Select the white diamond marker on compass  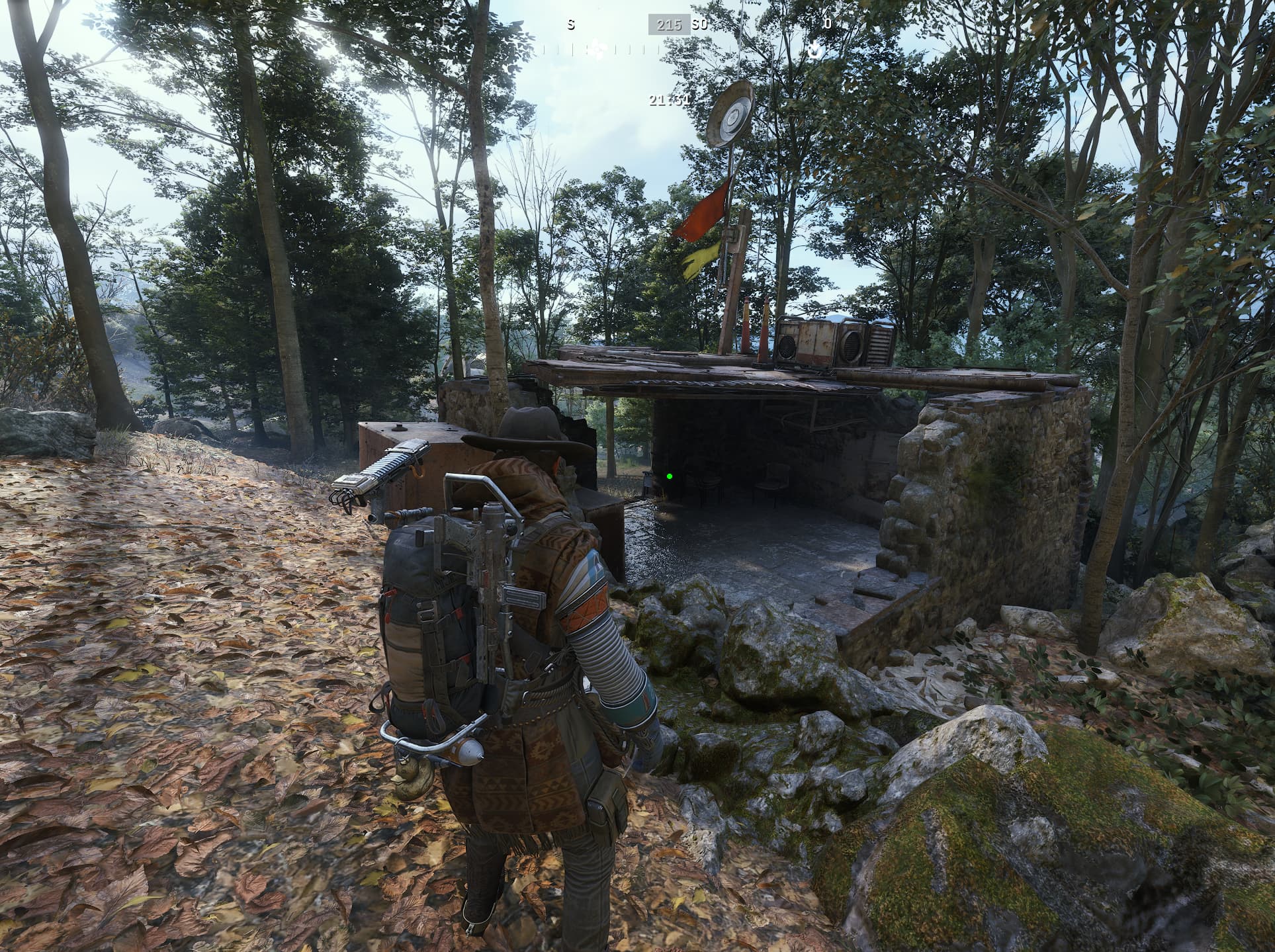point(597,48)
